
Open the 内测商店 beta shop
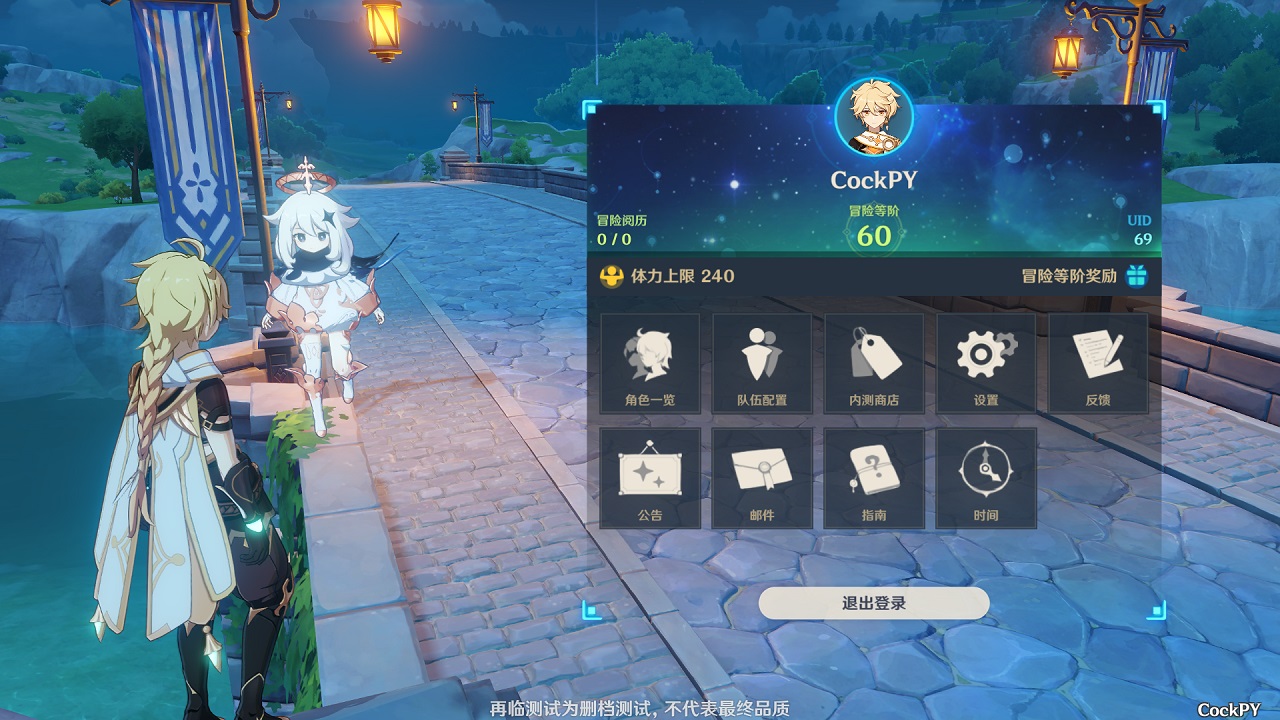coord(874,363)
